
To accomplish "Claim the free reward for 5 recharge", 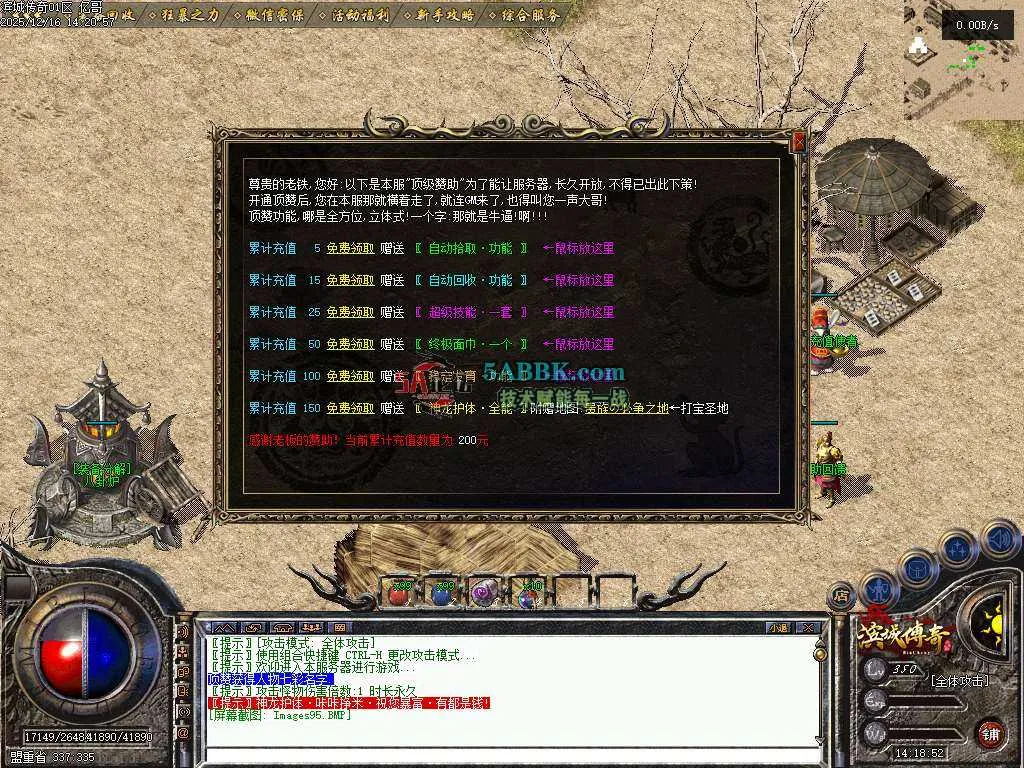I will click(x=350, y=249).
